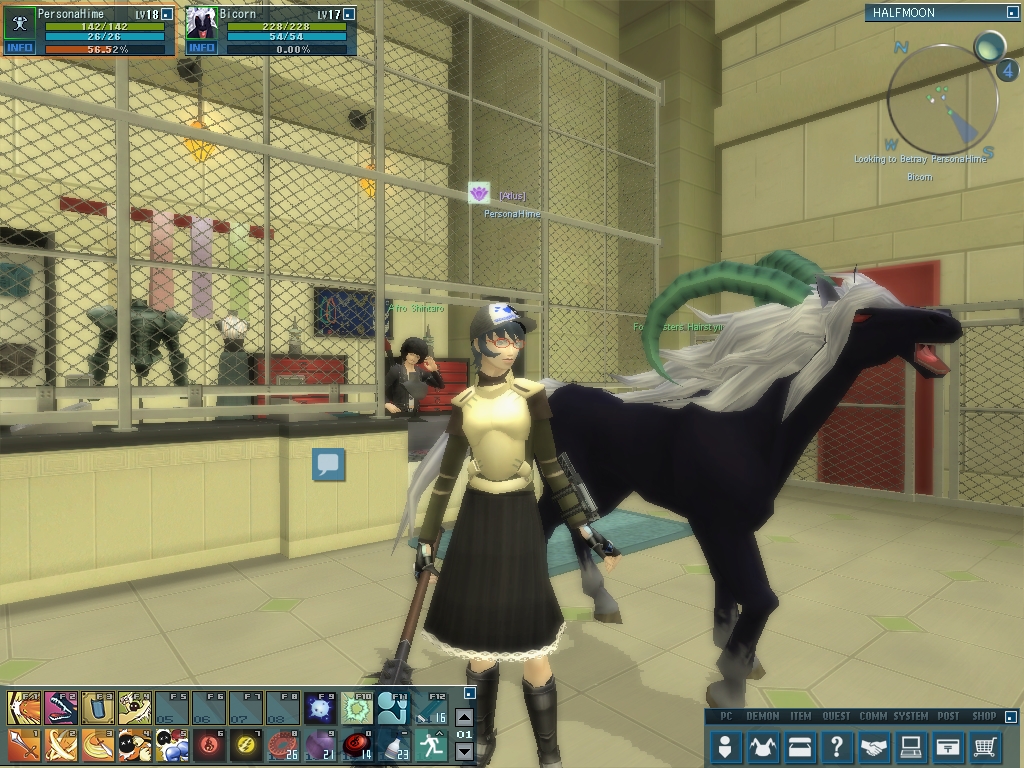Use the sword attack skill in slot 1
The width and height of the screenshot is (1024, 768).
point(23,745)
